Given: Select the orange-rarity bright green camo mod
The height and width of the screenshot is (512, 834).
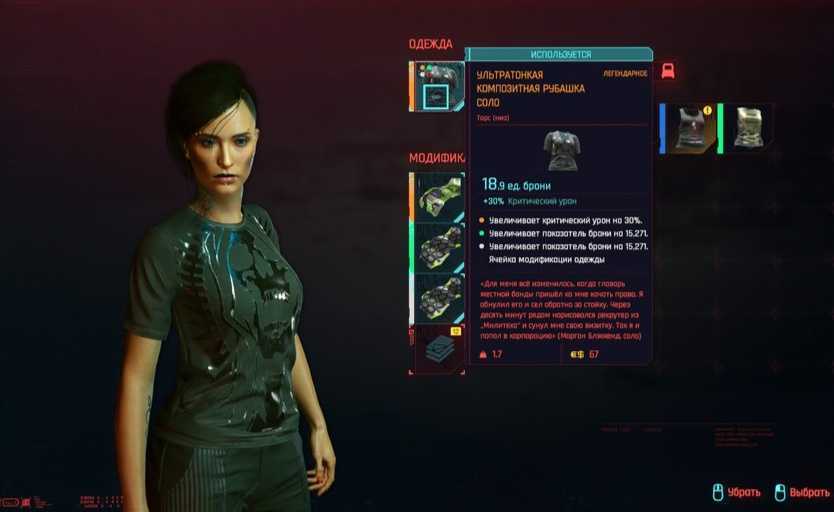Looking at the screenshot, I should pyautogui.click(x=439, y=195).
